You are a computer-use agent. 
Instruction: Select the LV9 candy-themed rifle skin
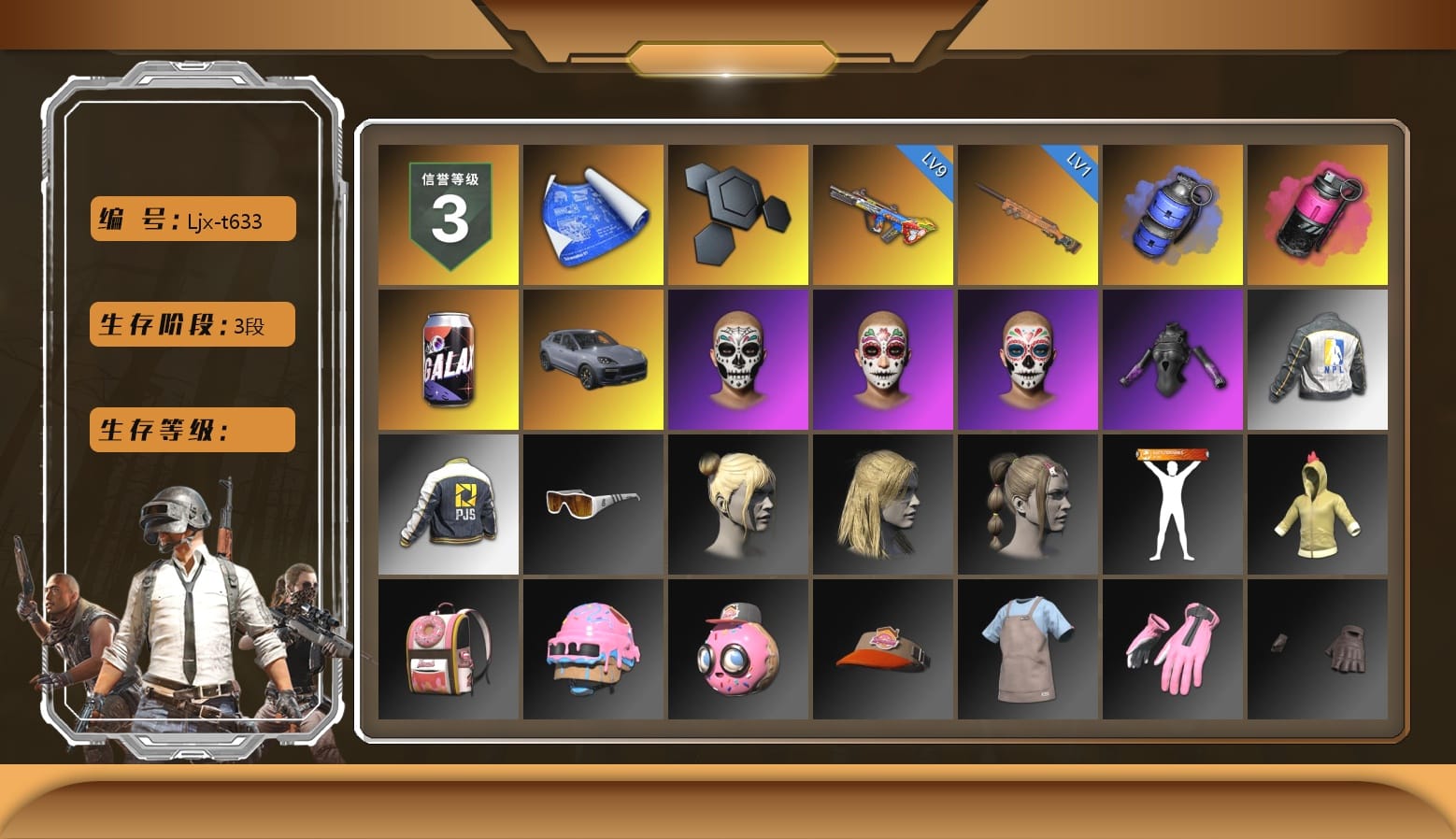pyautogui.click(x=883, y=215)
